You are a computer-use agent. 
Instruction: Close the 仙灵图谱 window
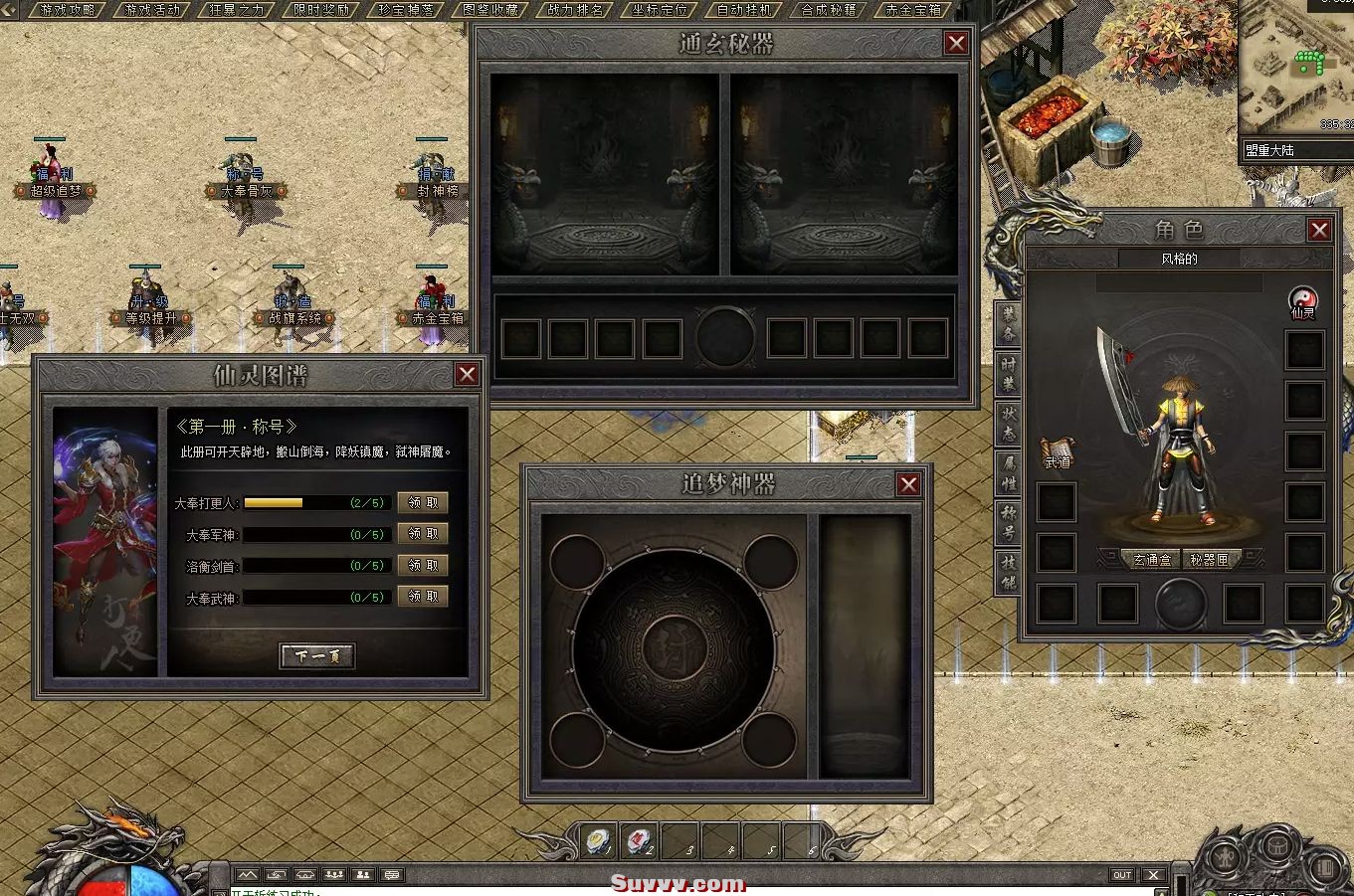point(467,374)
